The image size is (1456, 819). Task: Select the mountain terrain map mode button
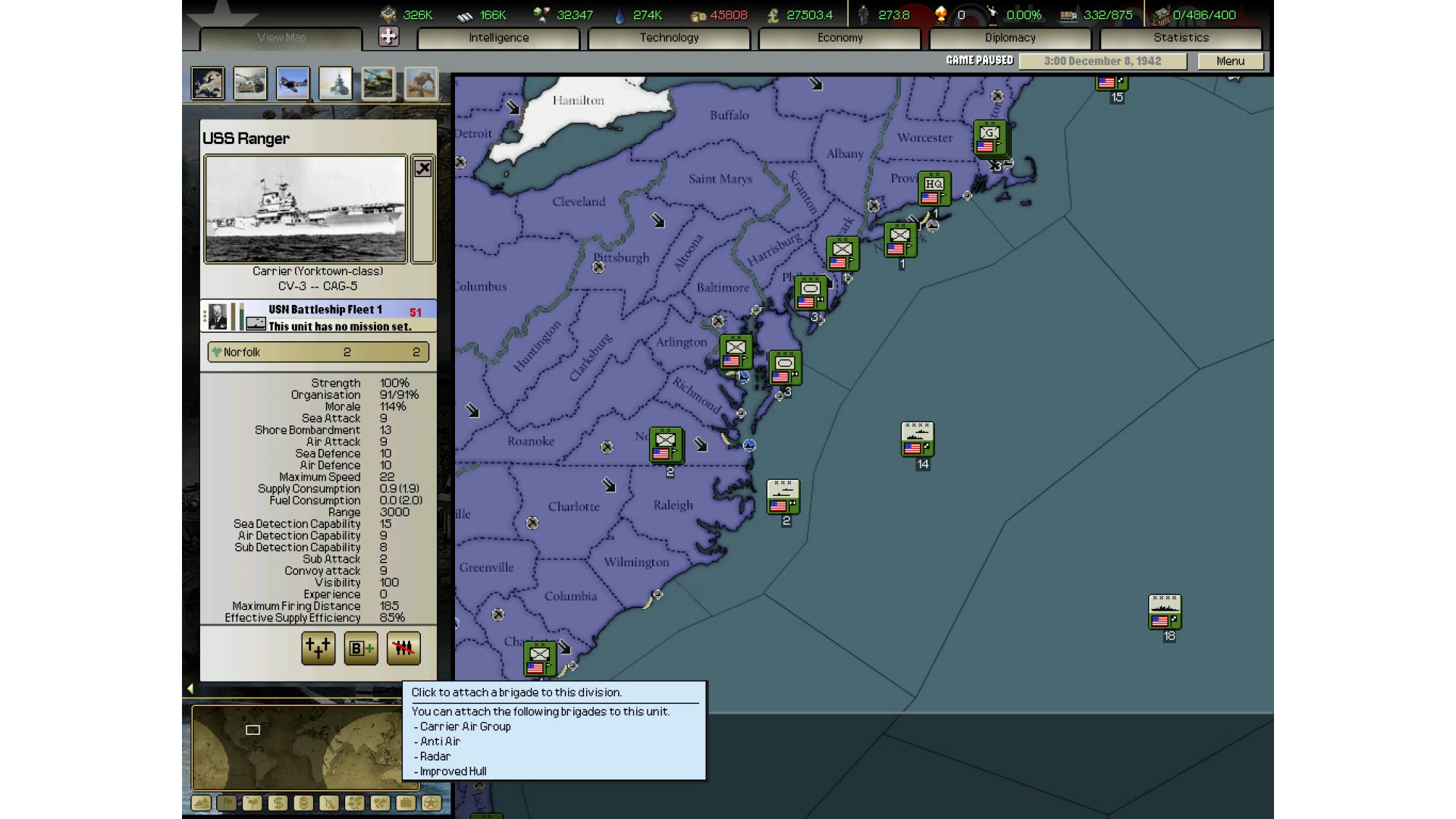click(201, 803)
